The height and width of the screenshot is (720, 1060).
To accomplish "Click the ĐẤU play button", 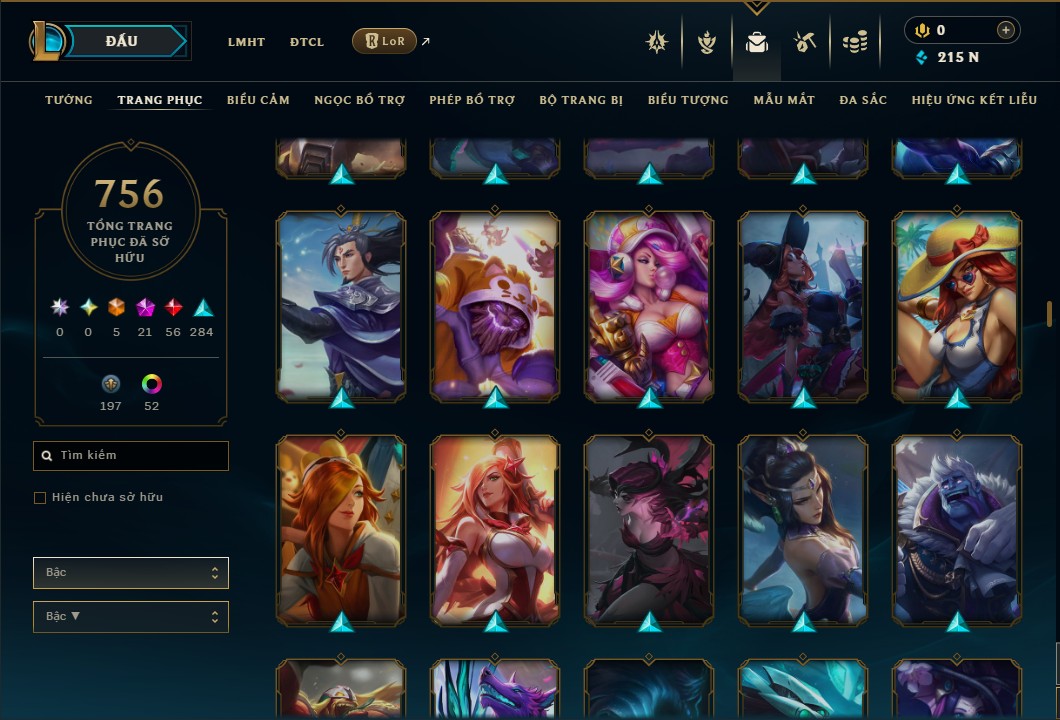I will (121, 41).
